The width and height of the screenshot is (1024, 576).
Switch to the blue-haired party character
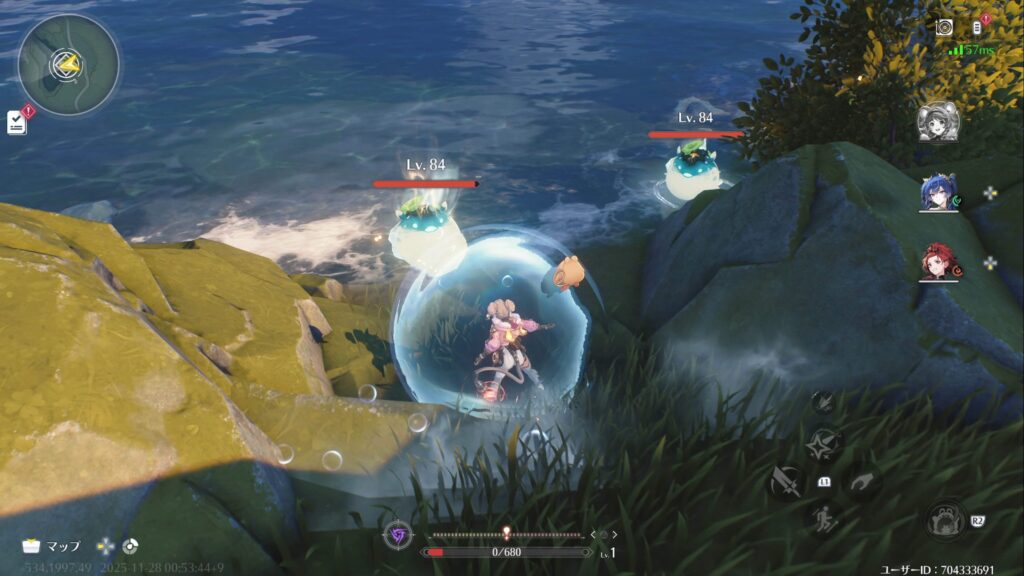coord(938,193)
